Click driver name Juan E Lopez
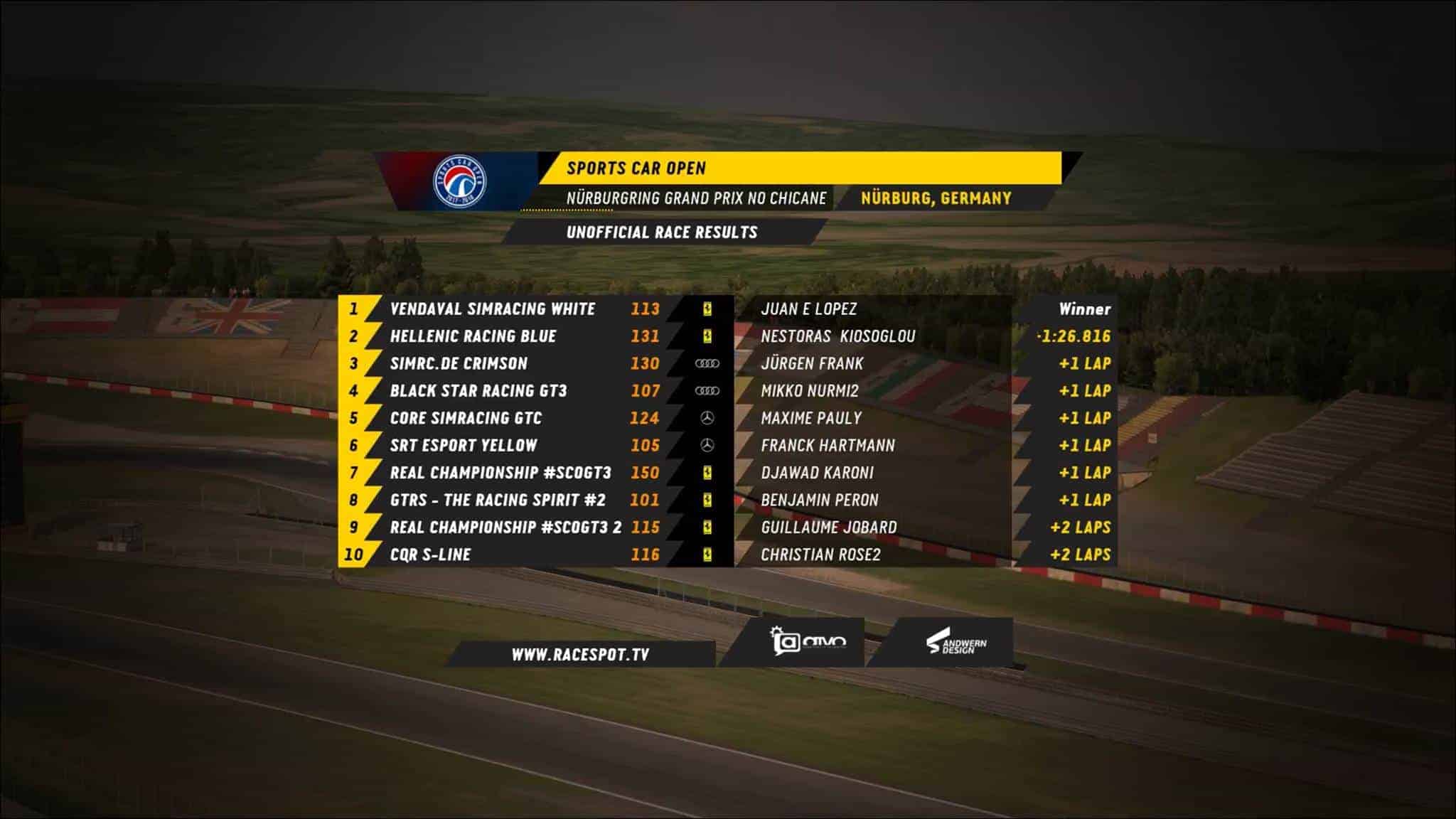This screenshot has height=819, width=1456. point(808,309)
